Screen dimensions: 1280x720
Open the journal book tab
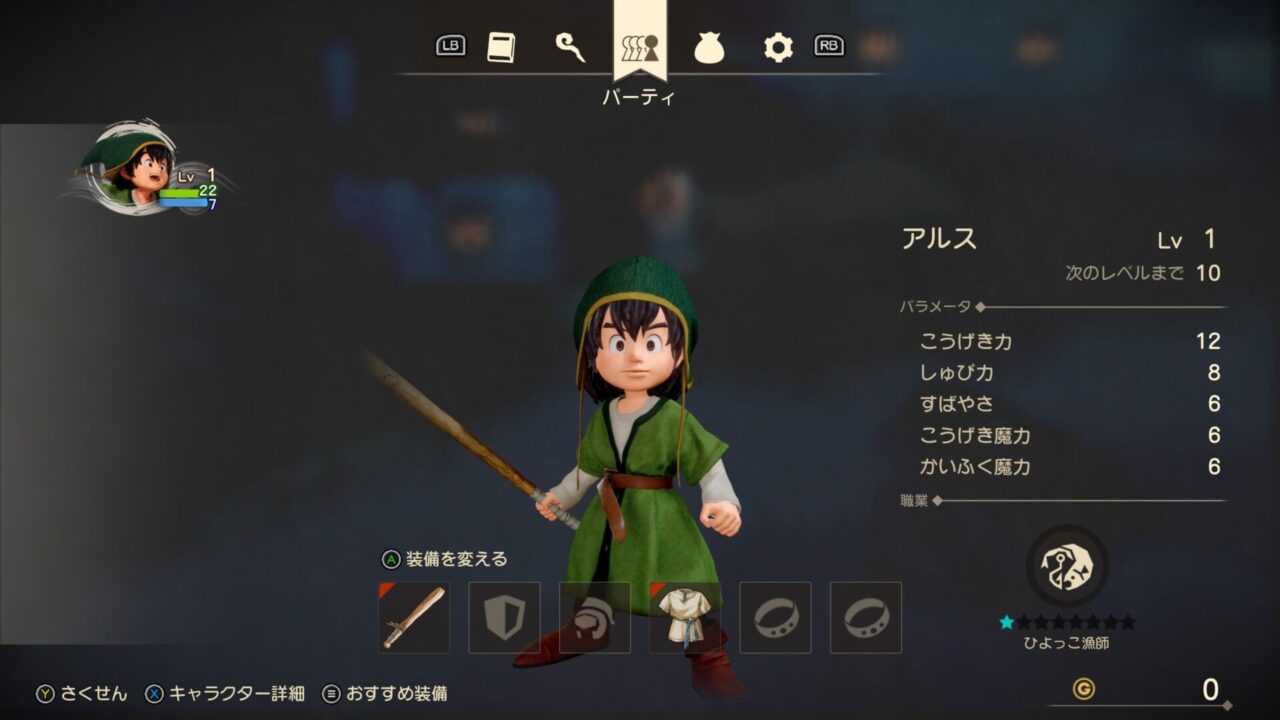[x=501, y=47]
